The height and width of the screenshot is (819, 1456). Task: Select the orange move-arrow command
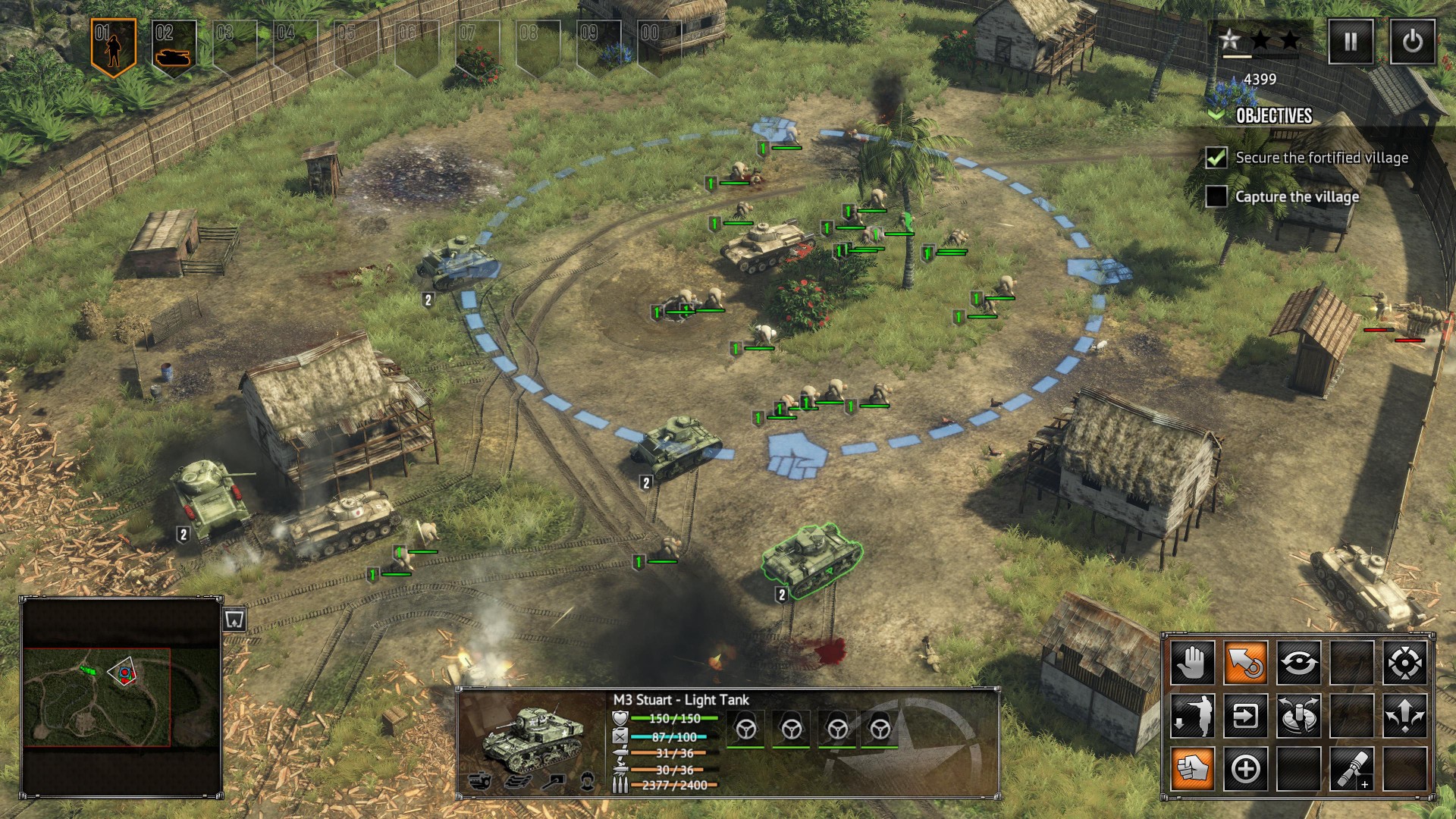click(1245, 663)
